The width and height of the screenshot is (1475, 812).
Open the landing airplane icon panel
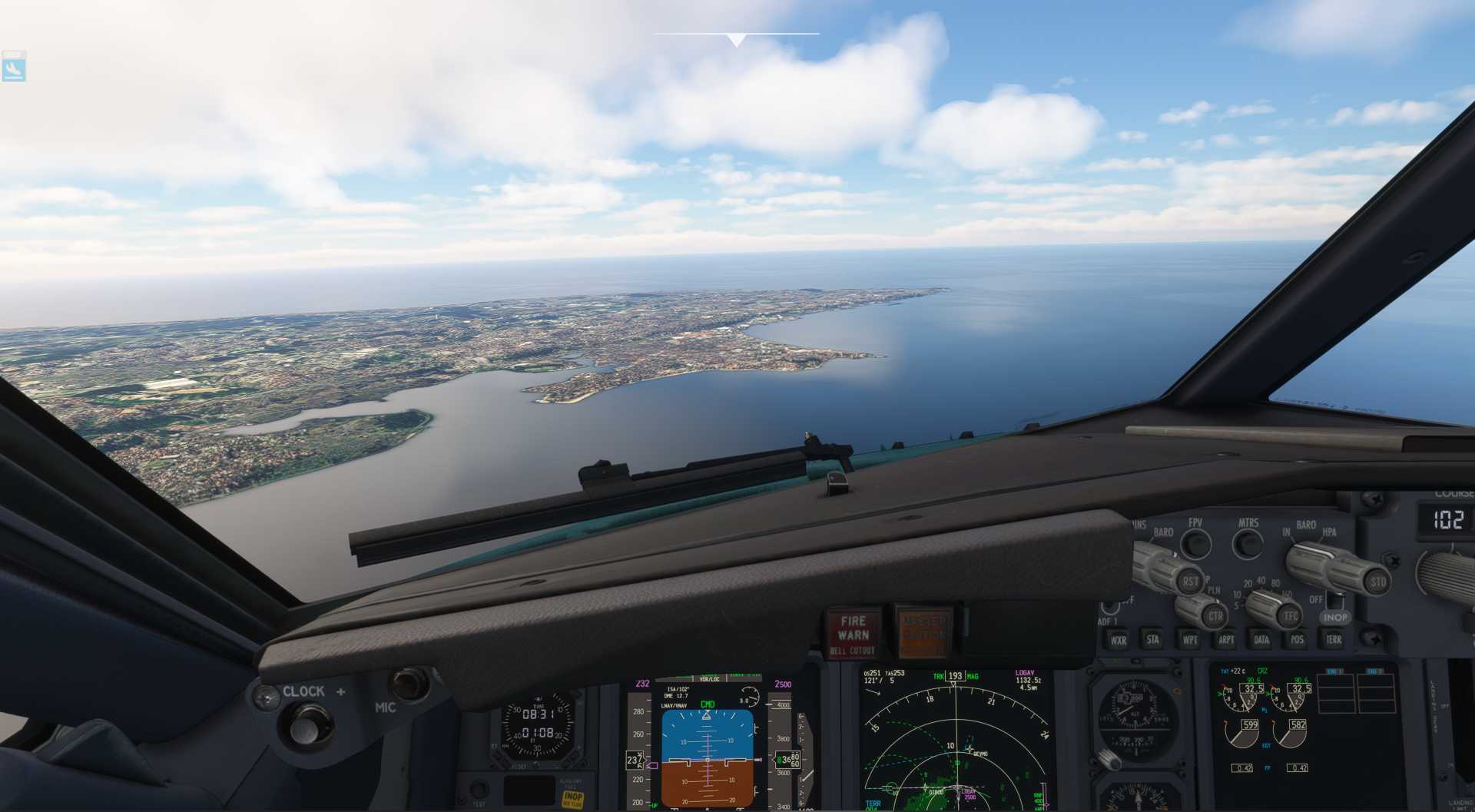pos(14,67)
